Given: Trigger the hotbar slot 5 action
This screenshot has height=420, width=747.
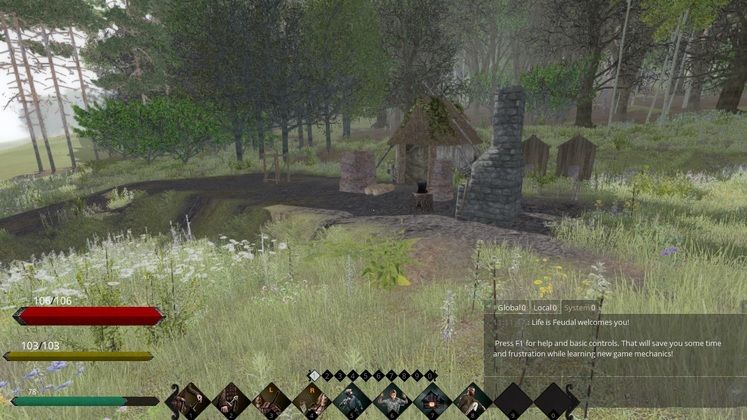Looking at the screenshot, I should tap(351, 401).
